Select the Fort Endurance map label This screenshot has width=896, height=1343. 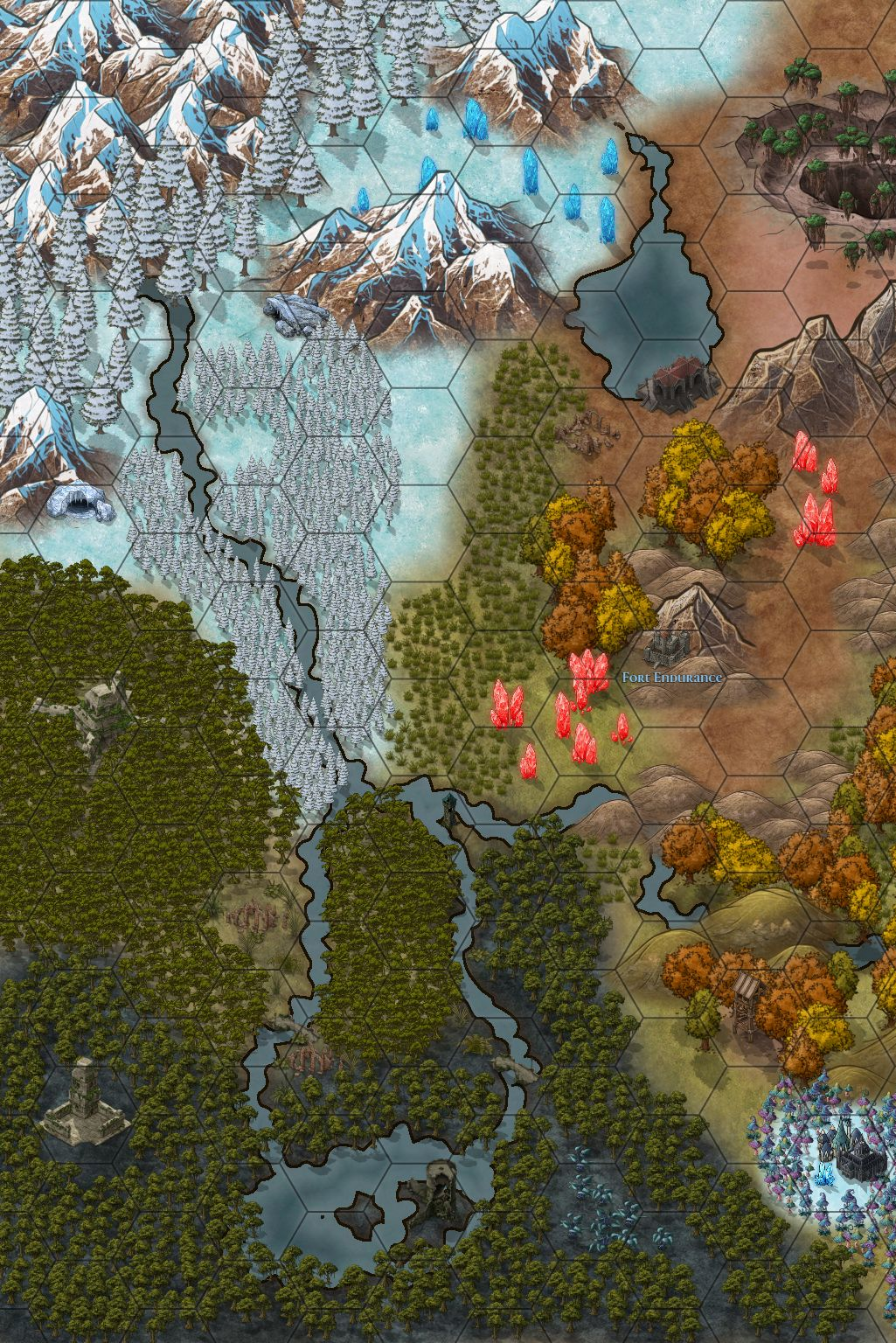(672, 678)
